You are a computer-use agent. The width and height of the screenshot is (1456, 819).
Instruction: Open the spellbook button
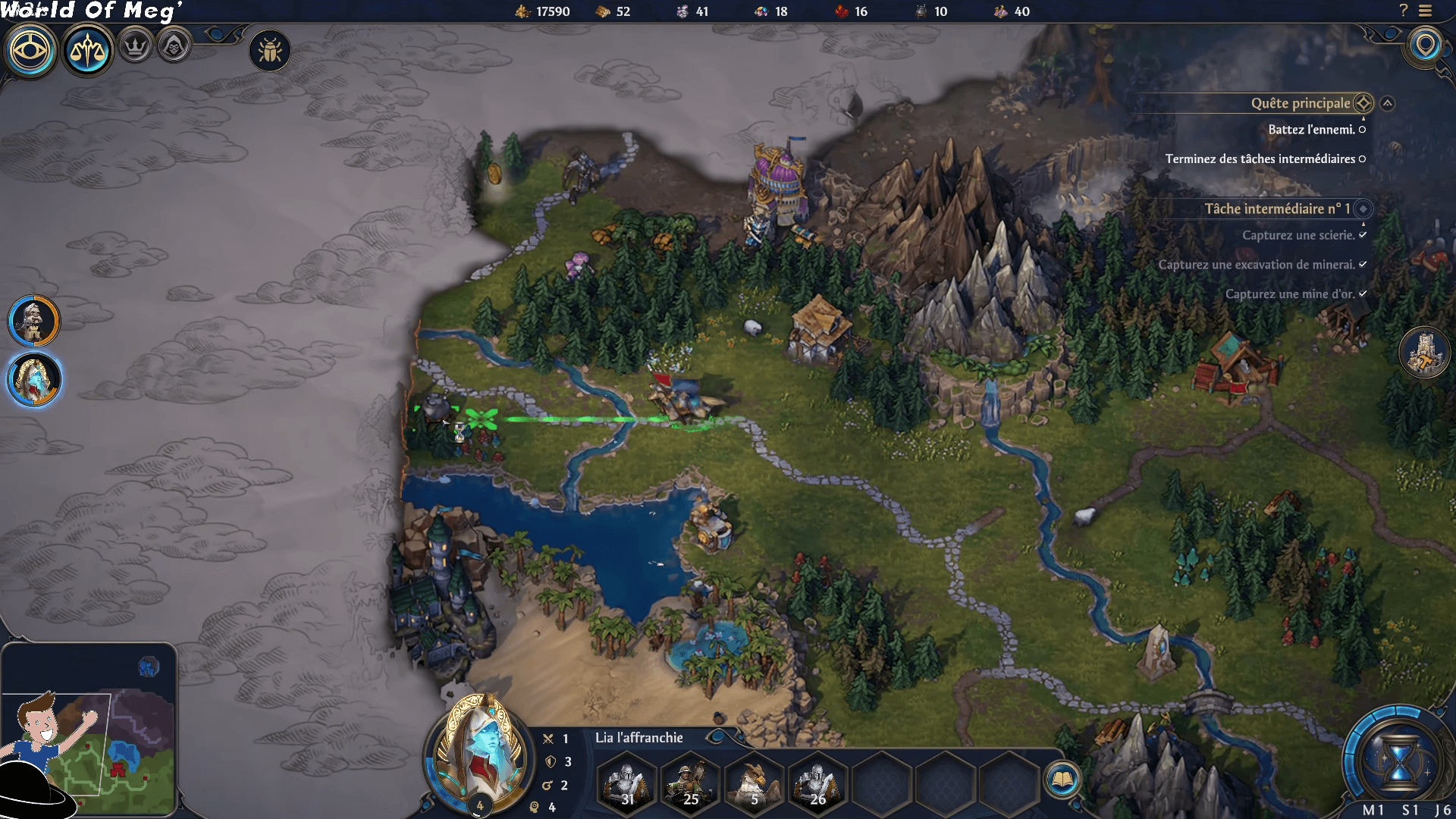point(1062,779)
